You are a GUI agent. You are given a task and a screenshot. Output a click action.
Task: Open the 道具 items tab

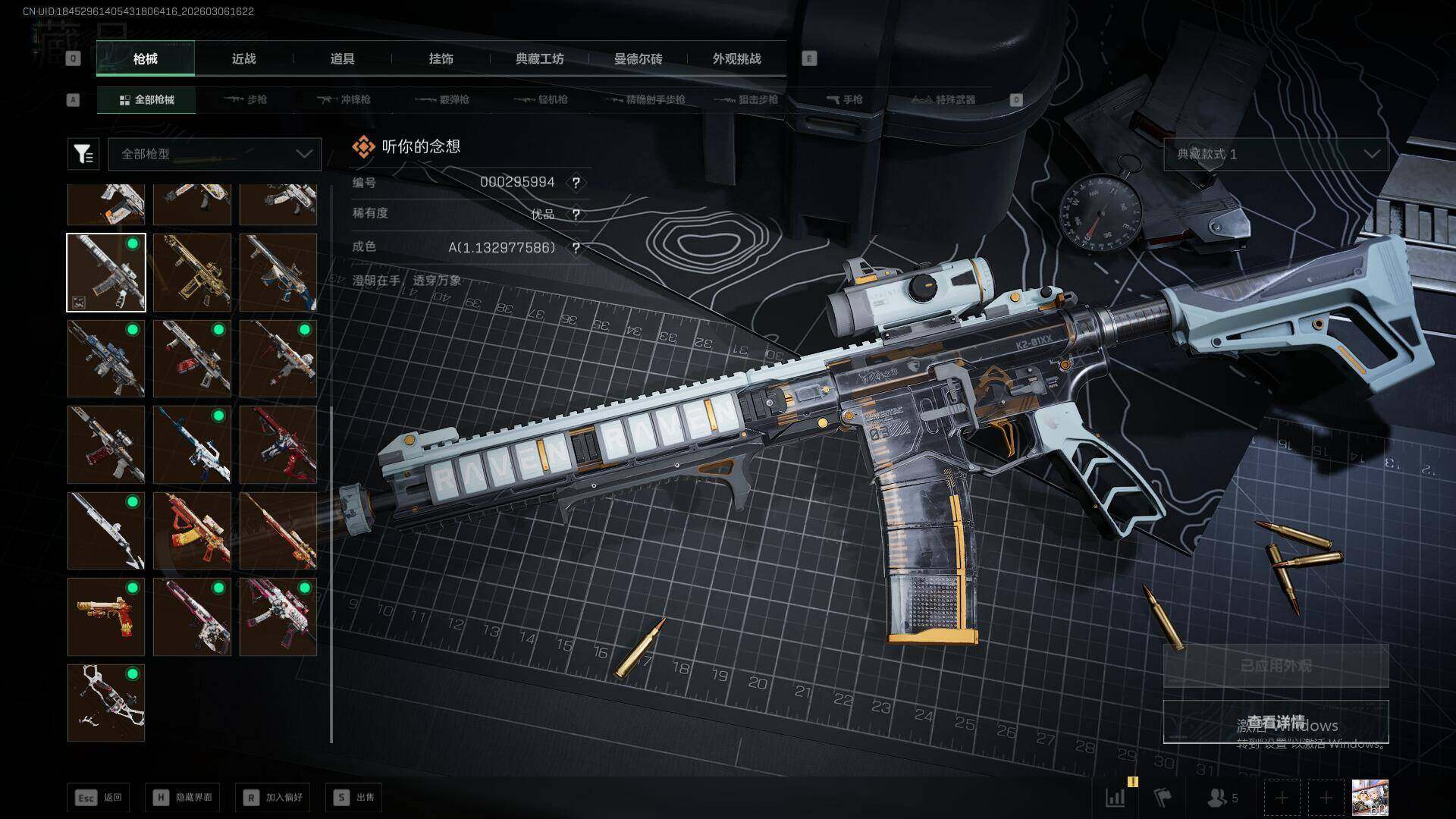point(342,59)
